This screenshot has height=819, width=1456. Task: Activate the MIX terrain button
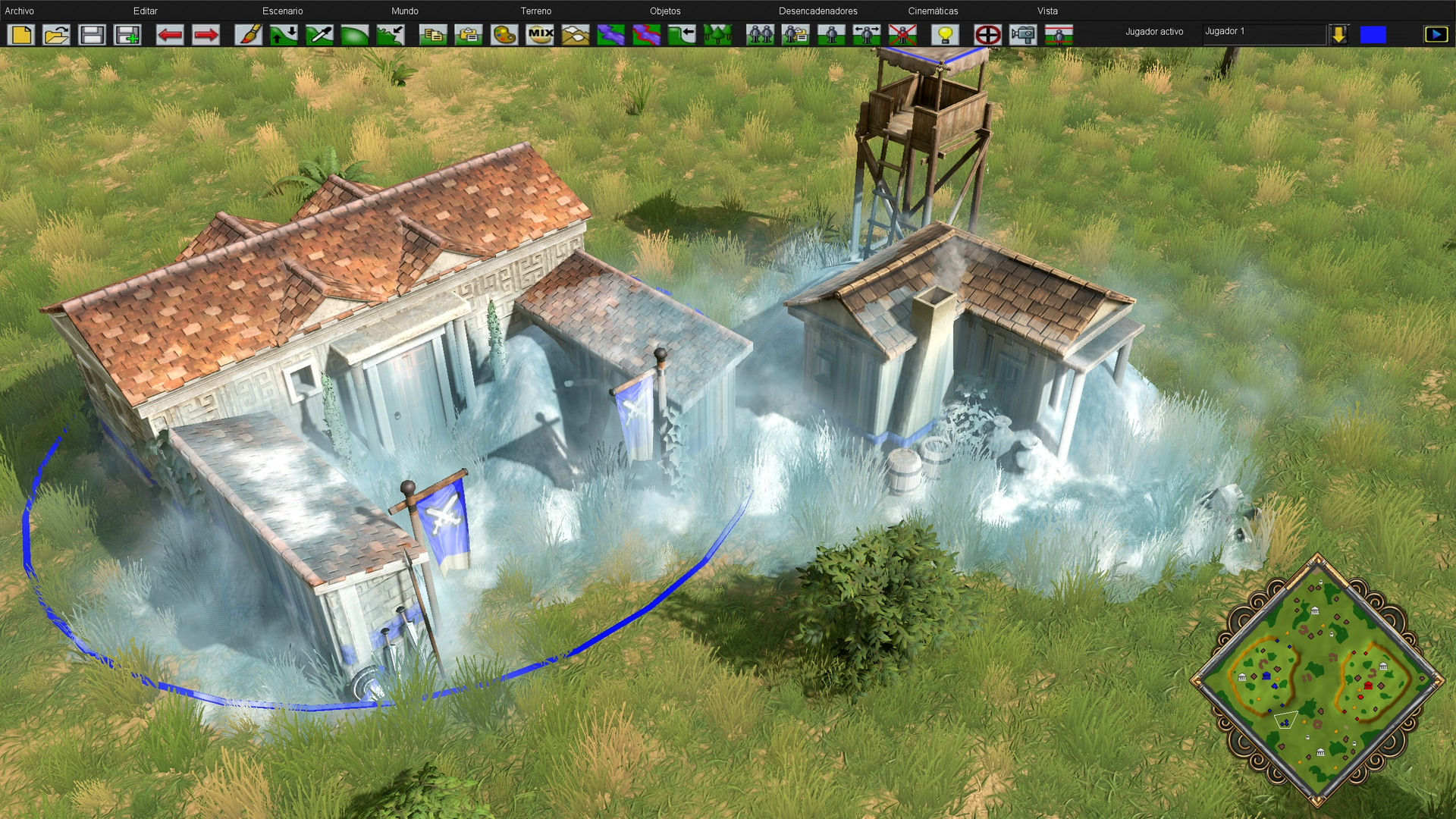point(540,35)
